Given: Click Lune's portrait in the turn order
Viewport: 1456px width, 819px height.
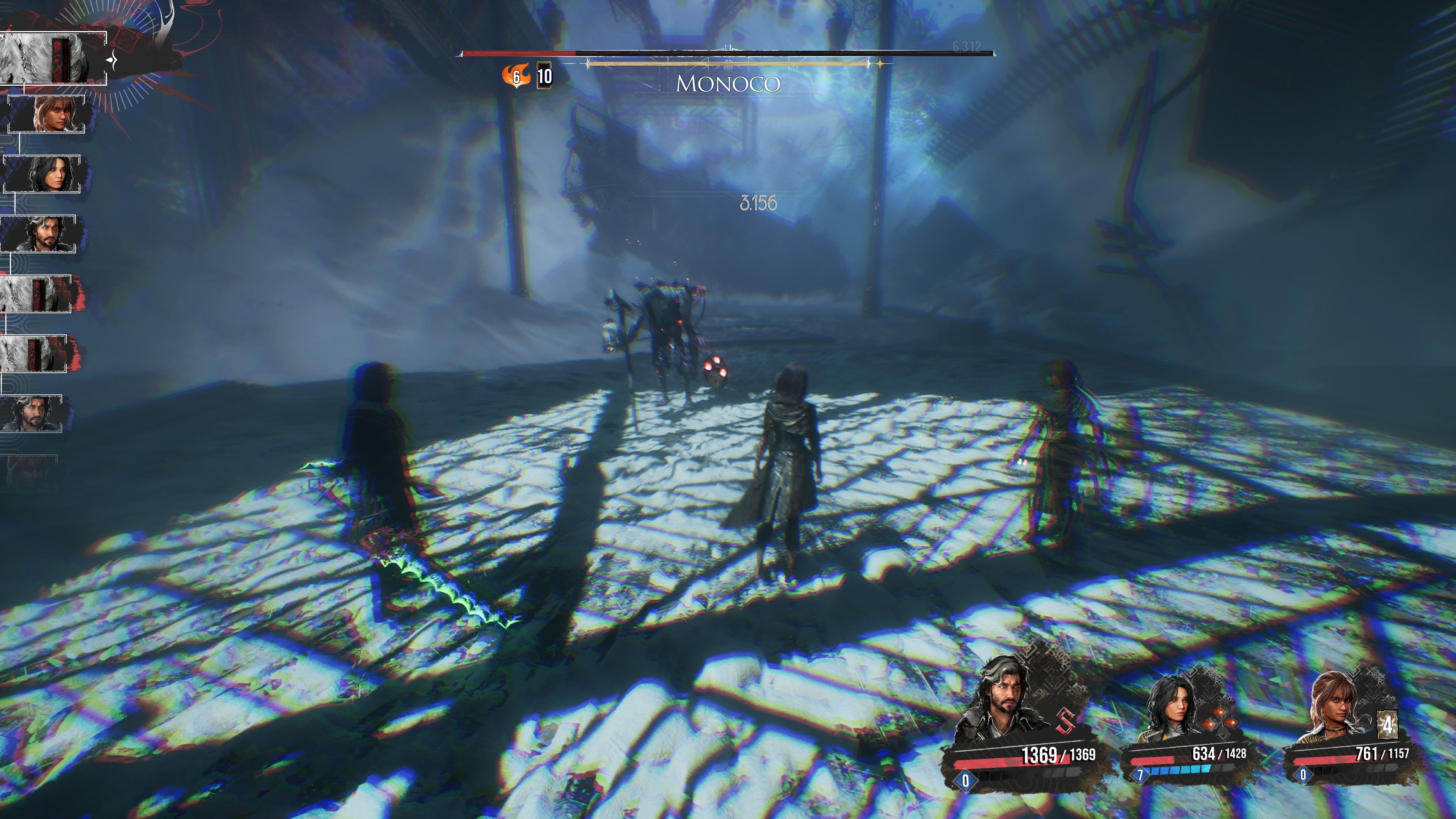Looking at the screenshot, I should pos(42,174).
